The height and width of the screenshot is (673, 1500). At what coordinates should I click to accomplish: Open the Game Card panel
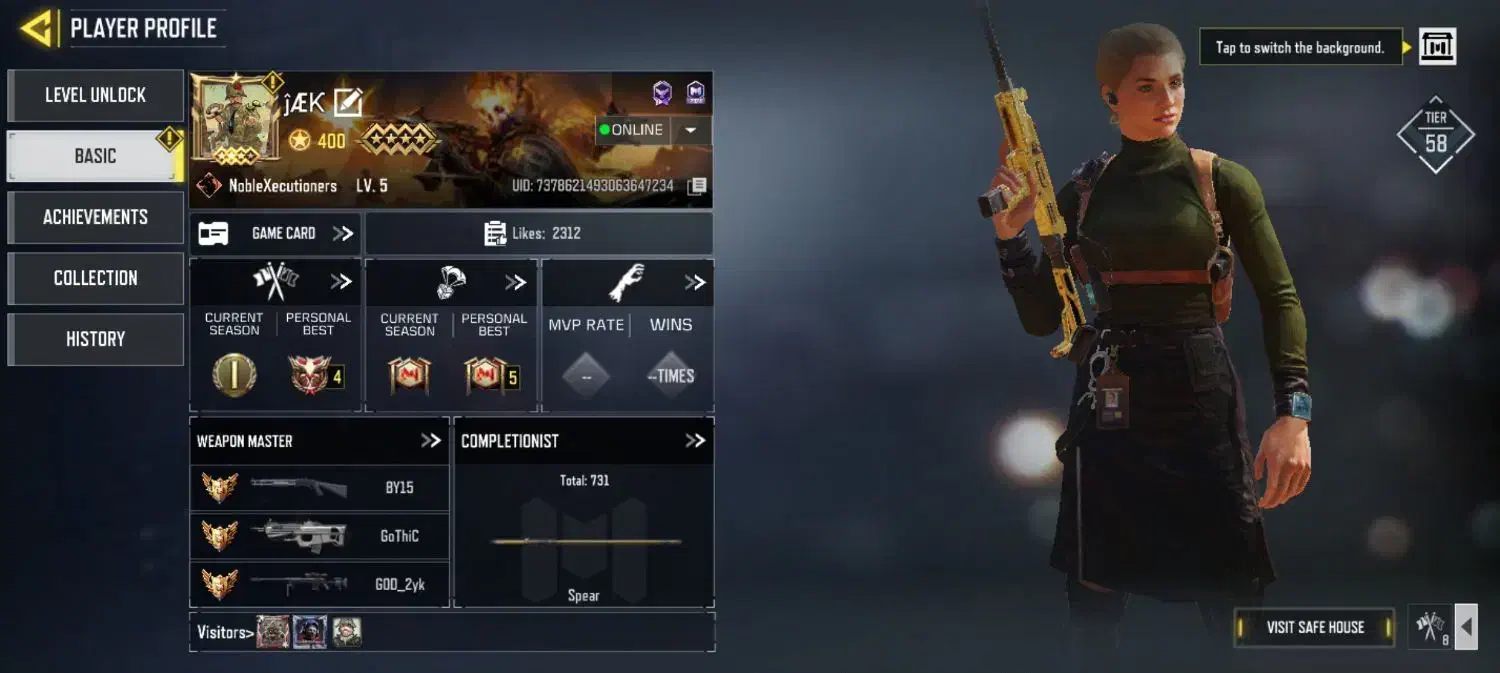coord(276,233)
